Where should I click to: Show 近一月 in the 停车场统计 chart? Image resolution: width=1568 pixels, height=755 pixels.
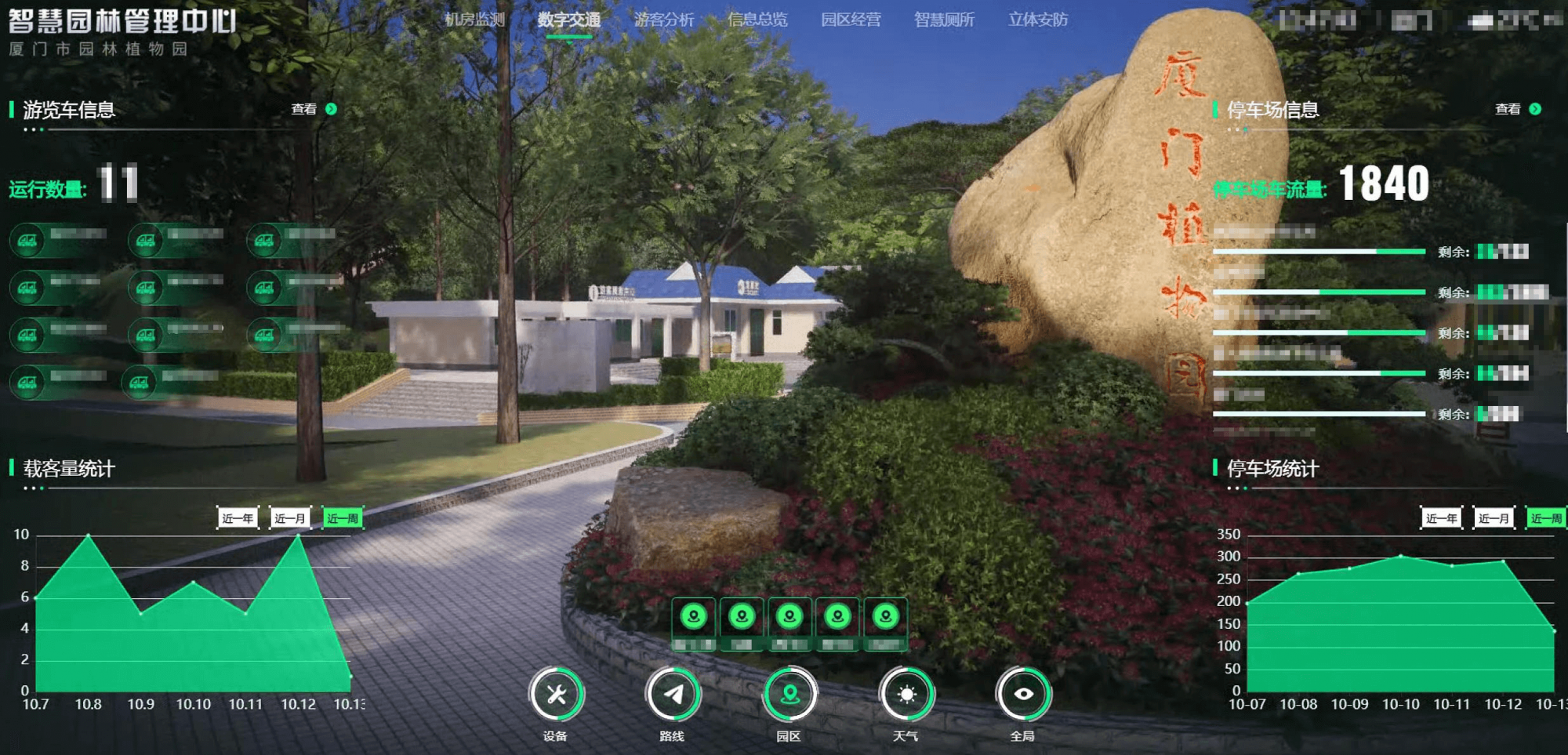click(x=1494, y=518)
